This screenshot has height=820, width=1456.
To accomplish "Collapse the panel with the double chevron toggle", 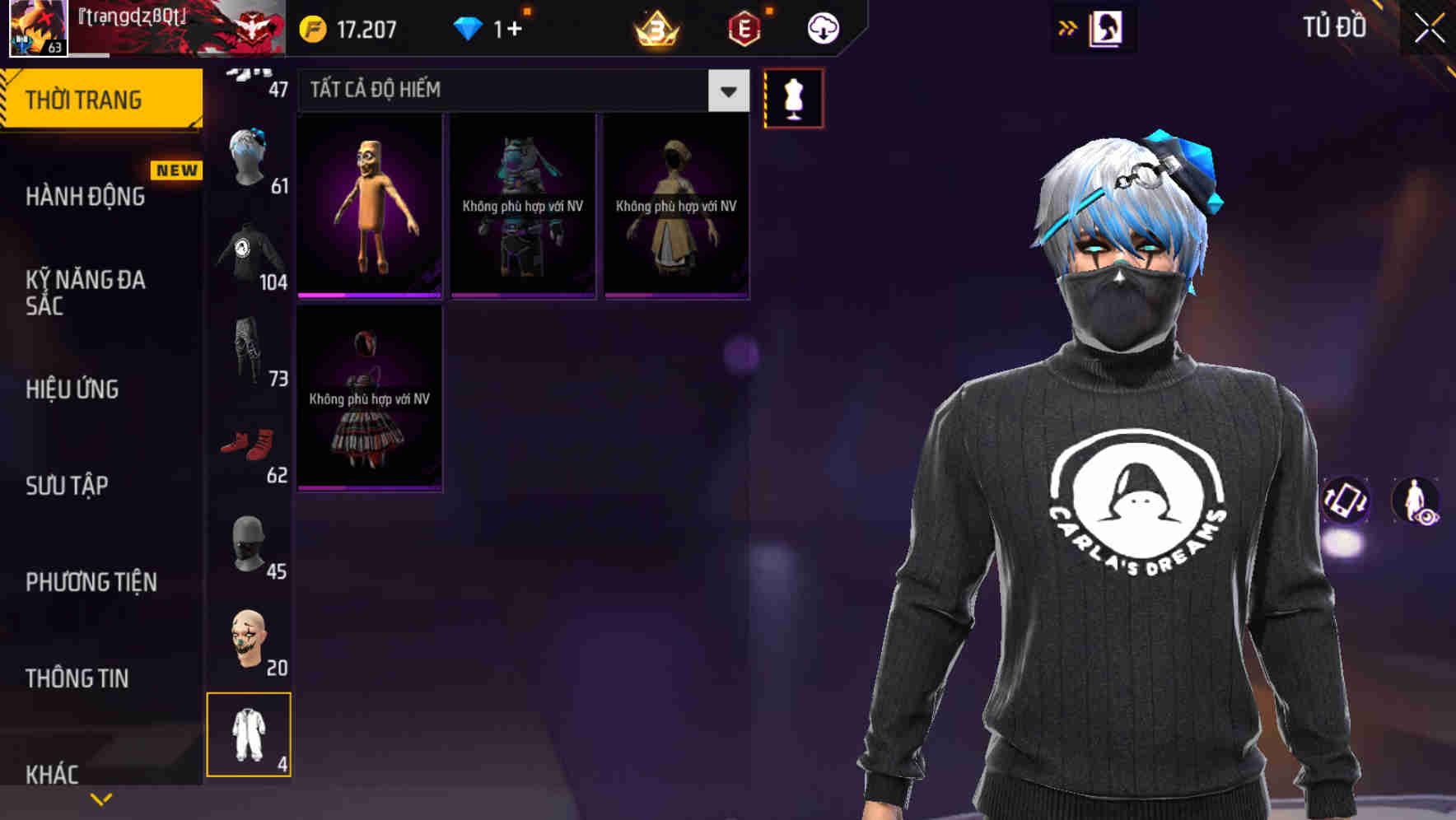I will tap(1068, 27).
